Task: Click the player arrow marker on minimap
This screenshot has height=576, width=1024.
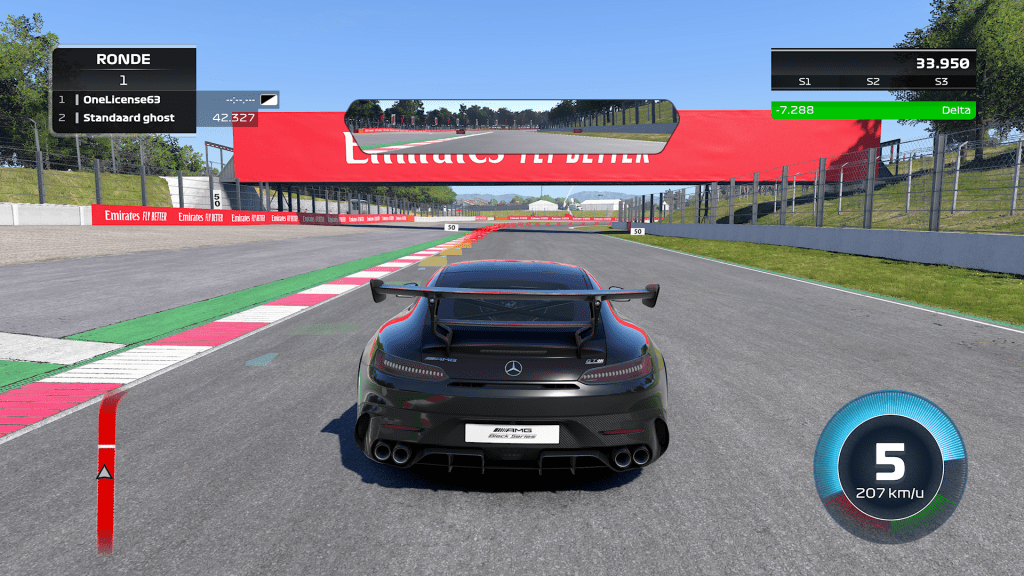Action: click(103, 471)
